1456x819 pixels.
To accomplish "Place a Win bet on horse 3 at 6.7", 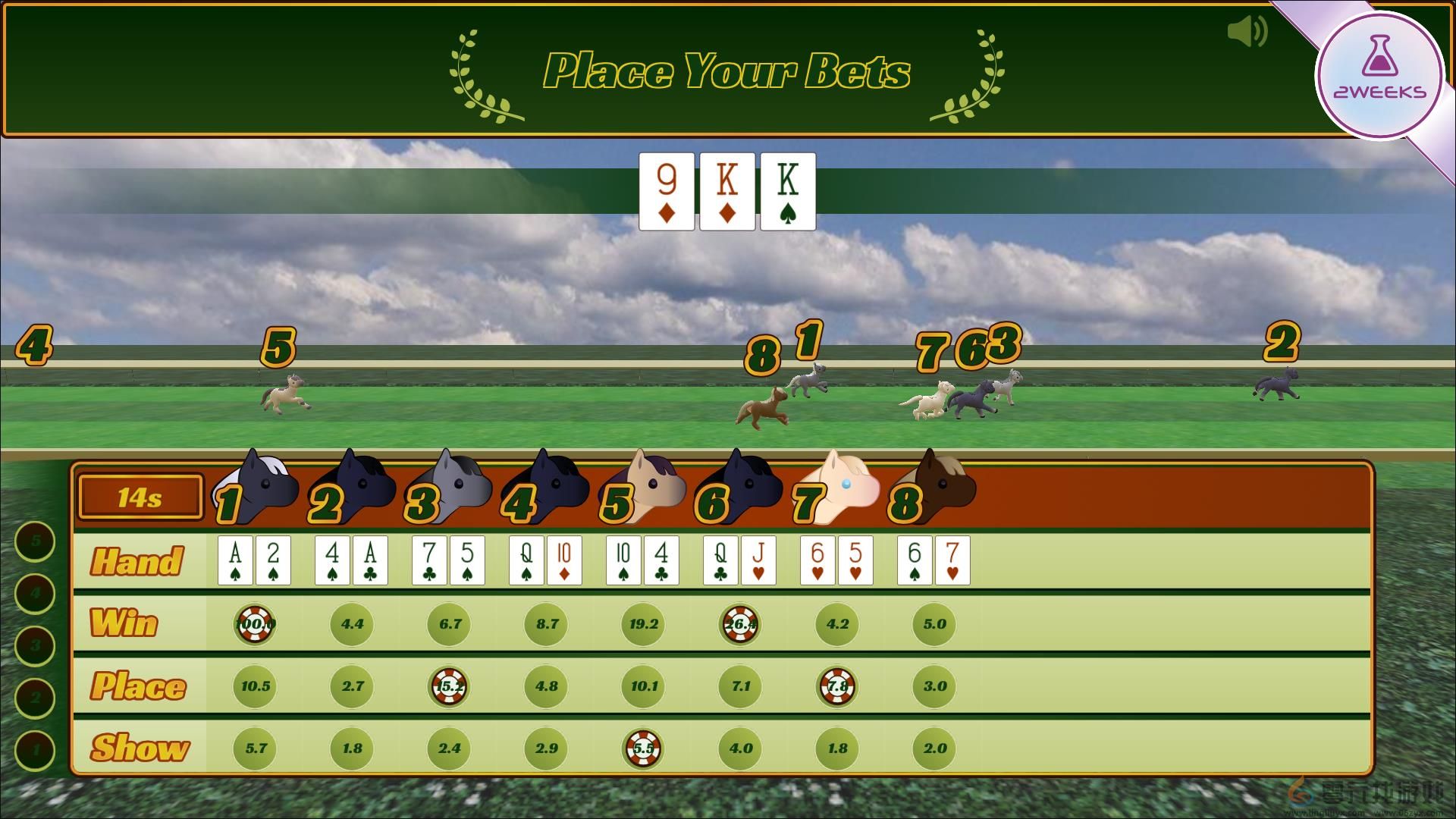I will (x=449, y=624).
